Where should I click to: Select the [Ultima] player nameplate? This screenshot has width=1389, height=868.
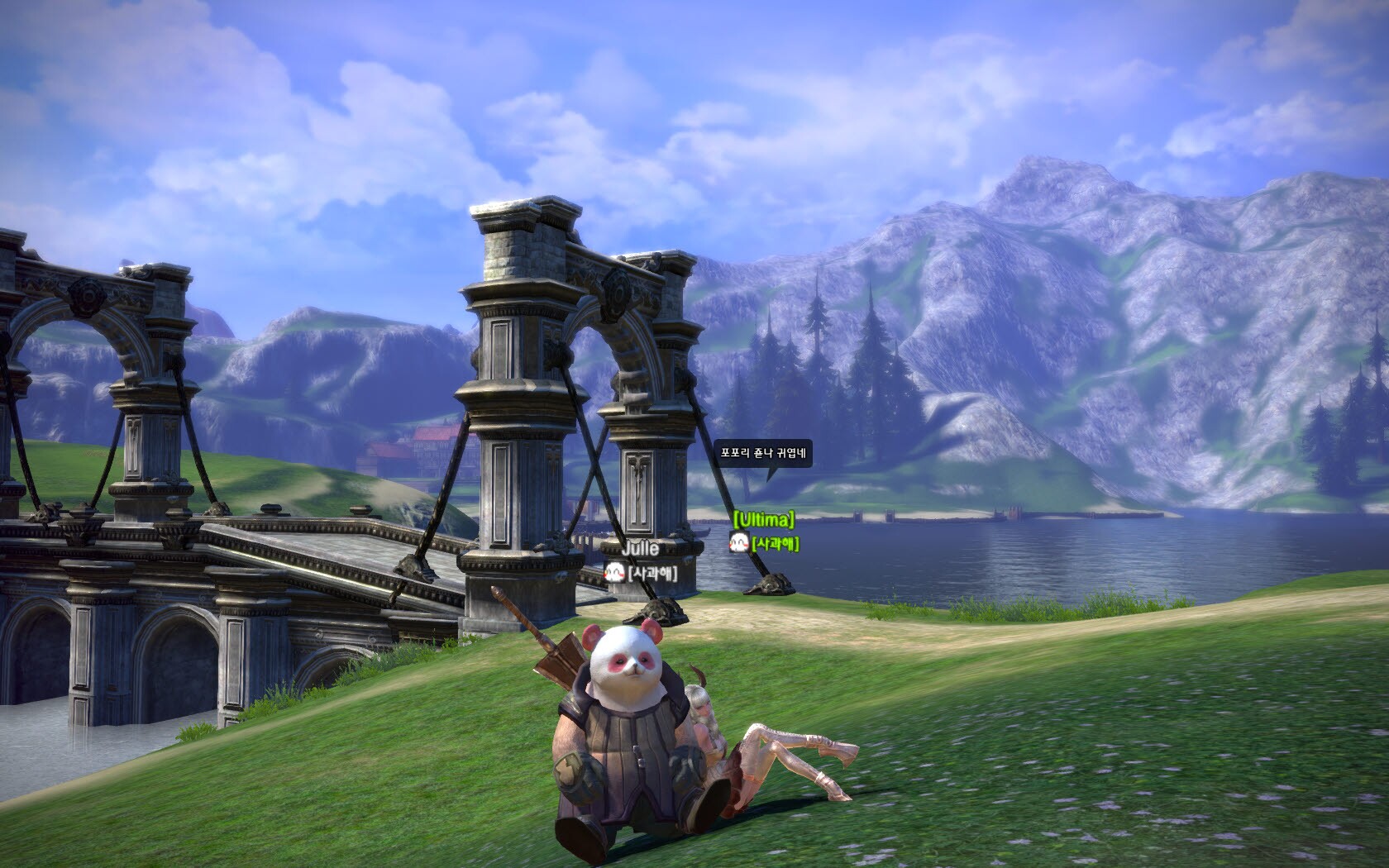(763, 520)
